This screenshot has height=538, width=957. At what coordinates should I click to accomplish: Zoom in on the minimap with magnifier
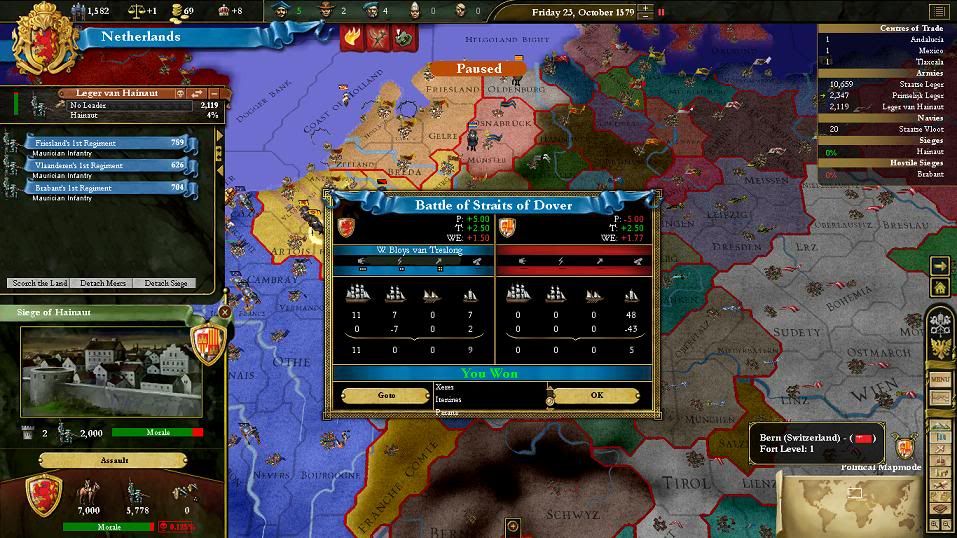pos(935,523)
